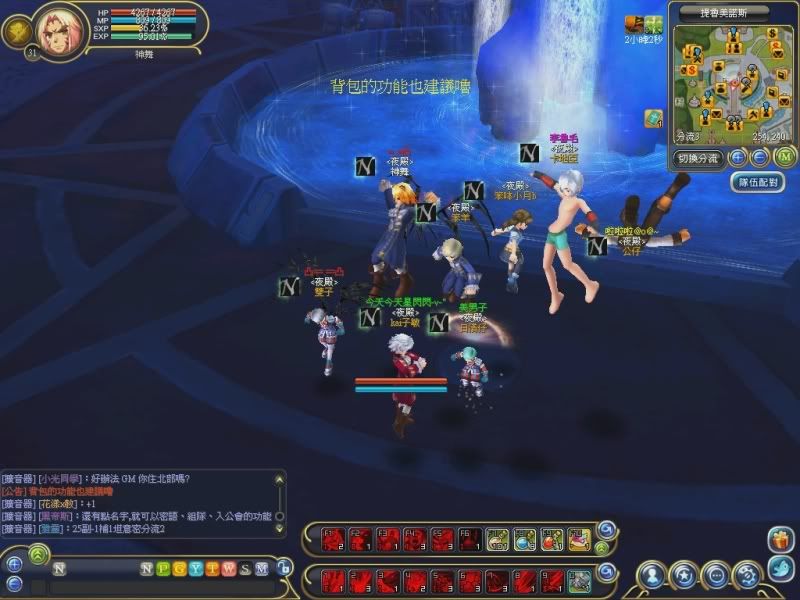Screen dimensions: 800x600
Task: Zoom out the minimap with minus button
Action: click(759, 157)
